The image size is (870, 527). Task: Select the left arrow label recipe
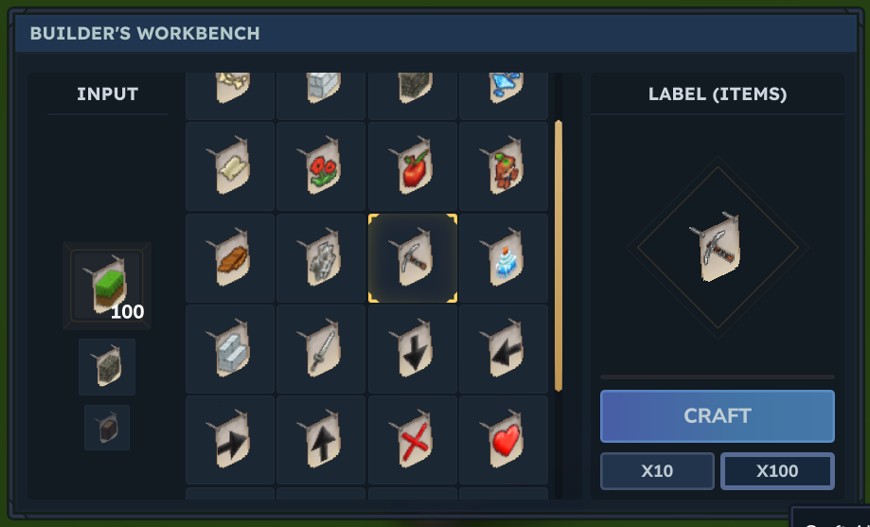(x=503, y=349)
